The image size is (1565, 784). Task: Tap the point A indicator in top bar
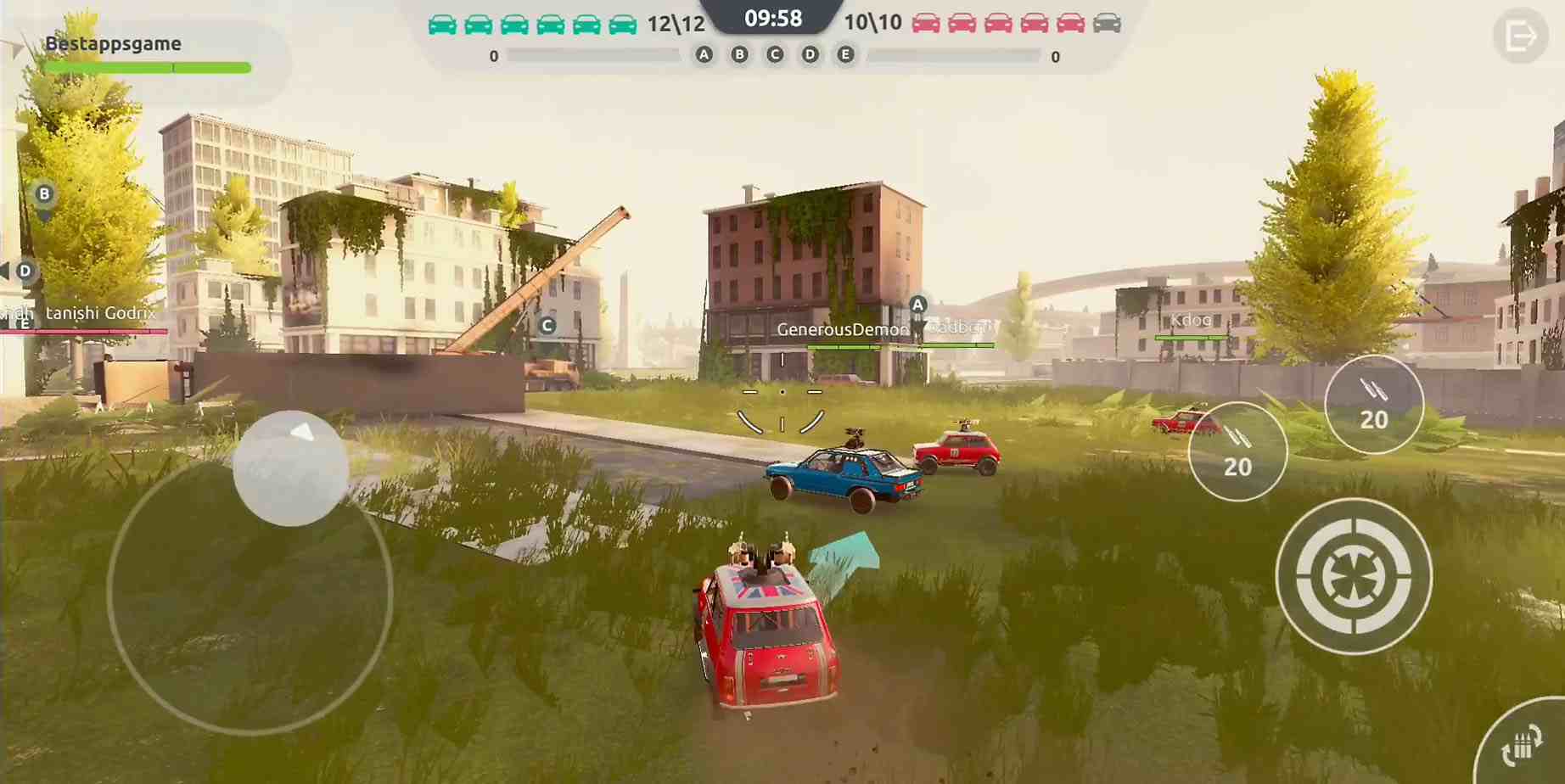703,53
